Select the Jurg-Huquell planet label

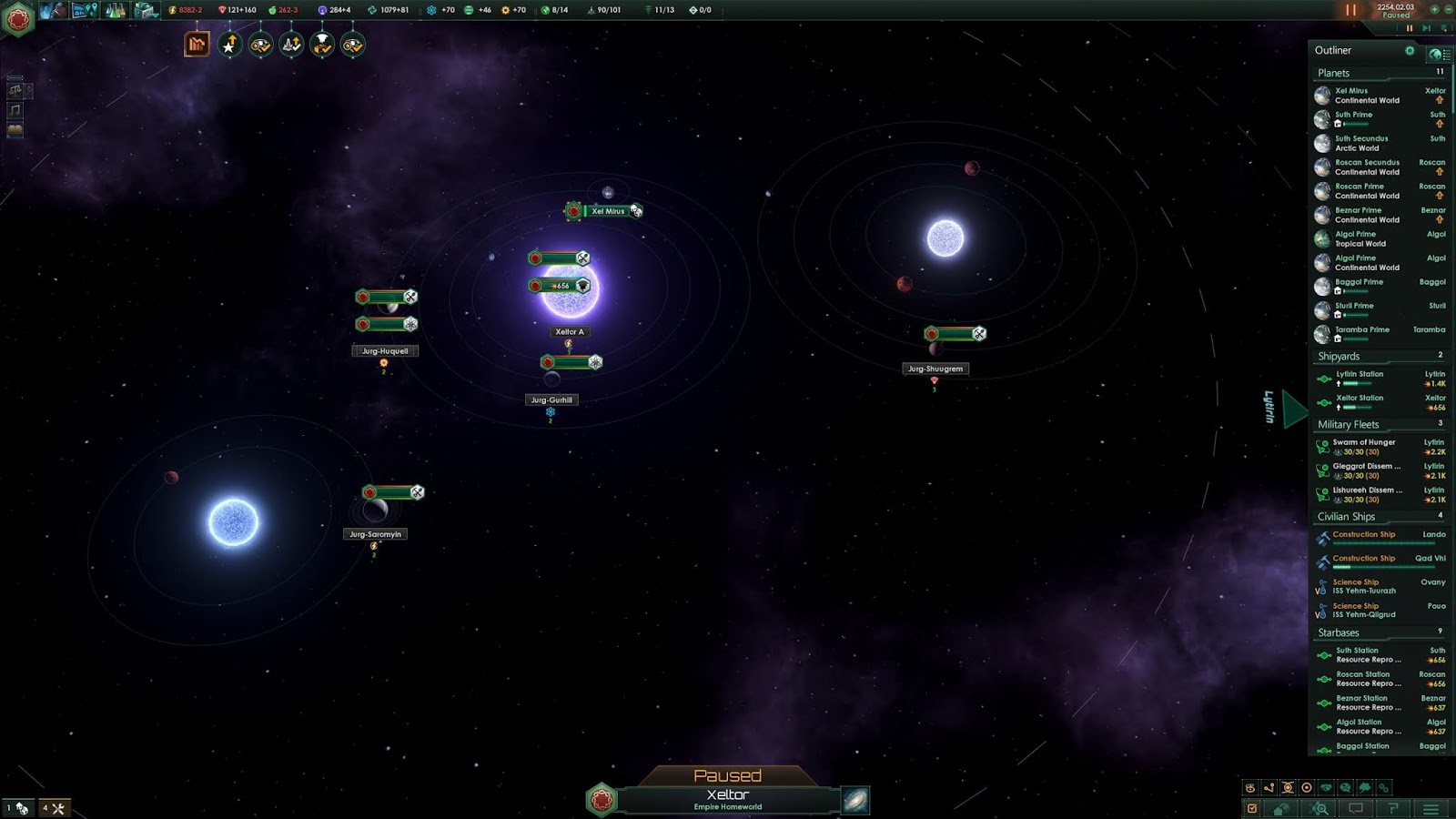pyautogui.click(x=385, y=351)
